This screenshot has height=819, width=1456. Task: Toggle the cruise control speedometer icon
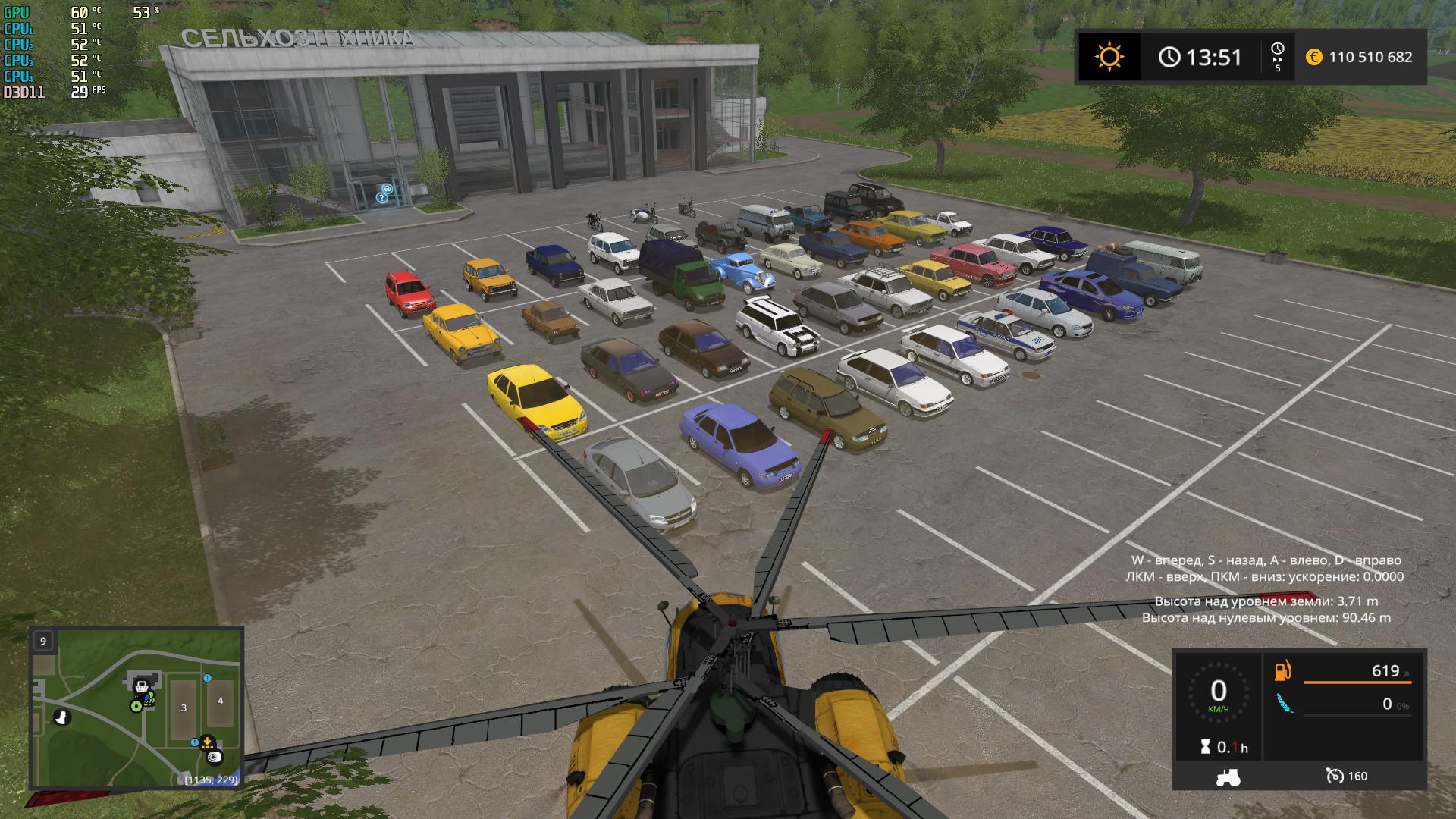point(1335,776)
